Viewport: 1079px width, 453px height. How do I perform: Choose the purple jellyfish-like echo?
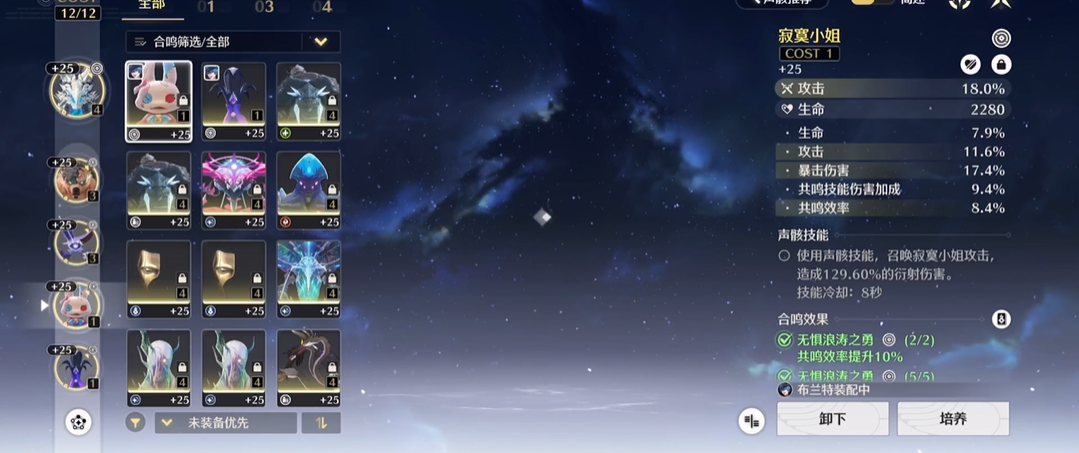click(x=308, y=190)
